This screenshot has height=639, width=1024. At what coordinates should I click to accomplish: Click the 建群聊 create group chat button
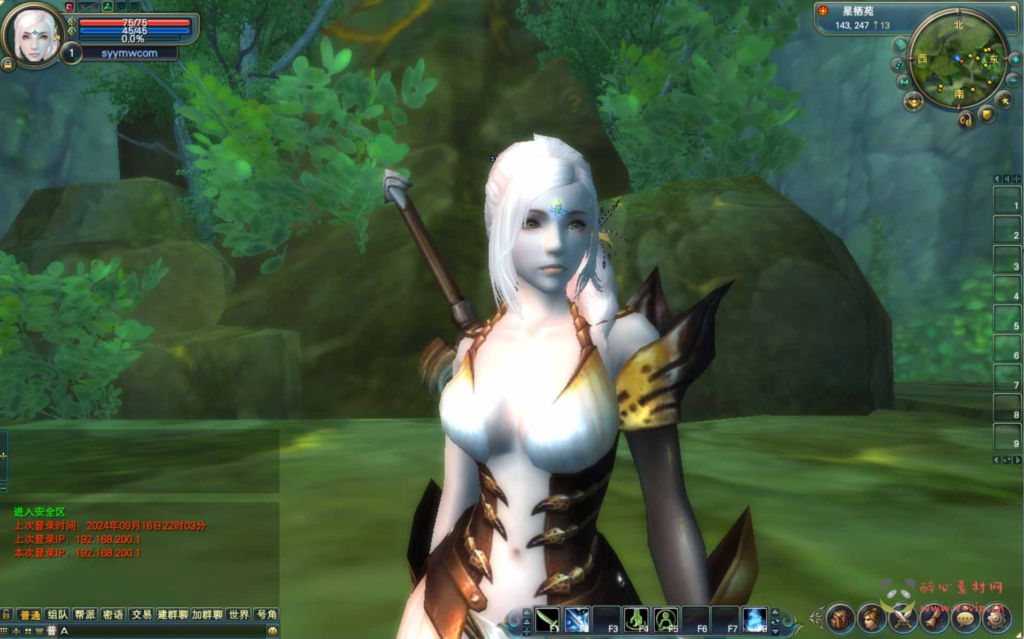pos(173,614)
